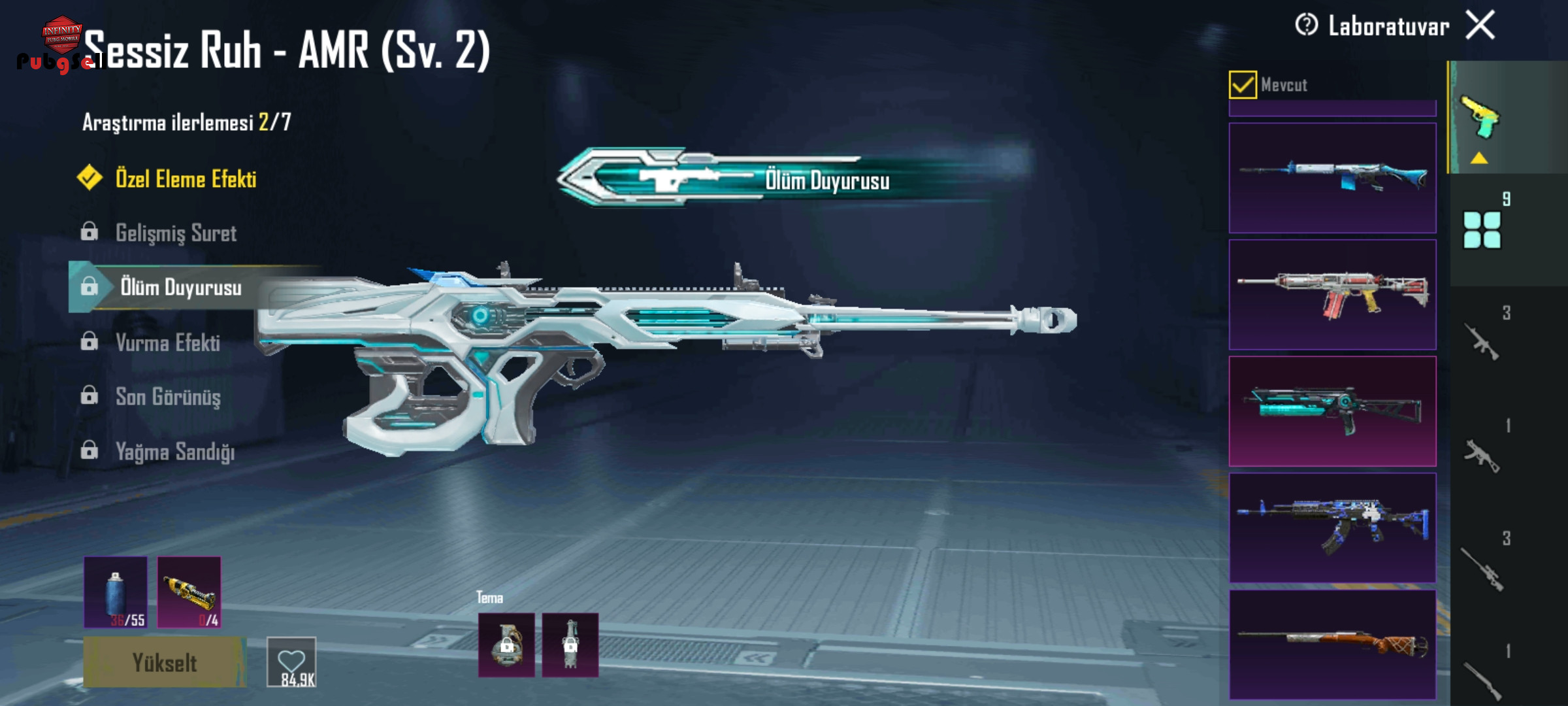Pick the red and white rifle skin
1568x706 pixels.
[1332, 295]
